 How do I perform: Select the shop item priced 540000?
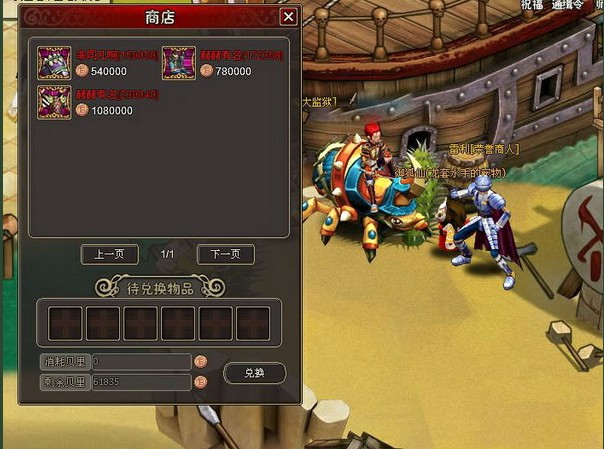click(54, 62)
